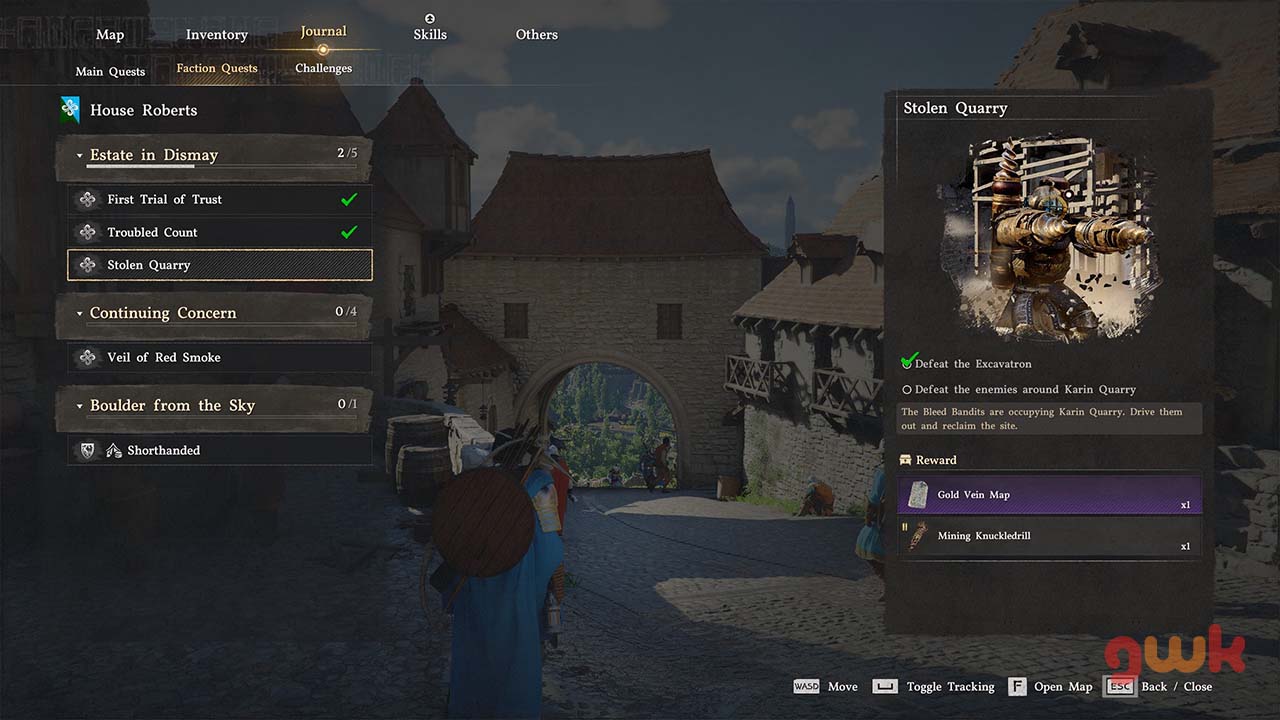Open the Inventory tab

[216, 35]
